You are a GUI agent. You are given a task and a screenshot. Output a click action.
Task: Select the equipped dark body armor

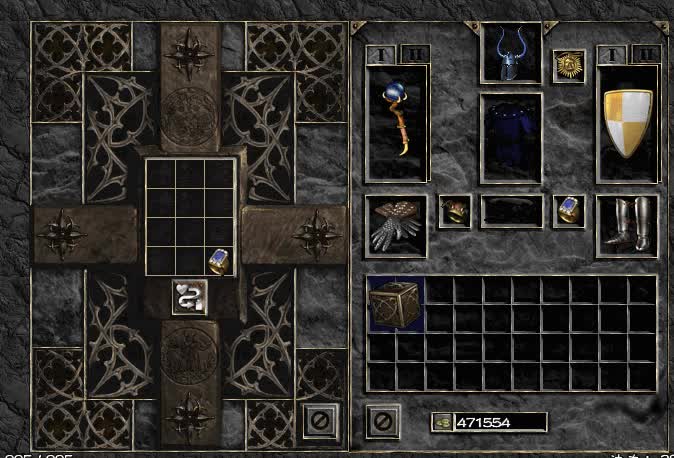click(511, 139)
